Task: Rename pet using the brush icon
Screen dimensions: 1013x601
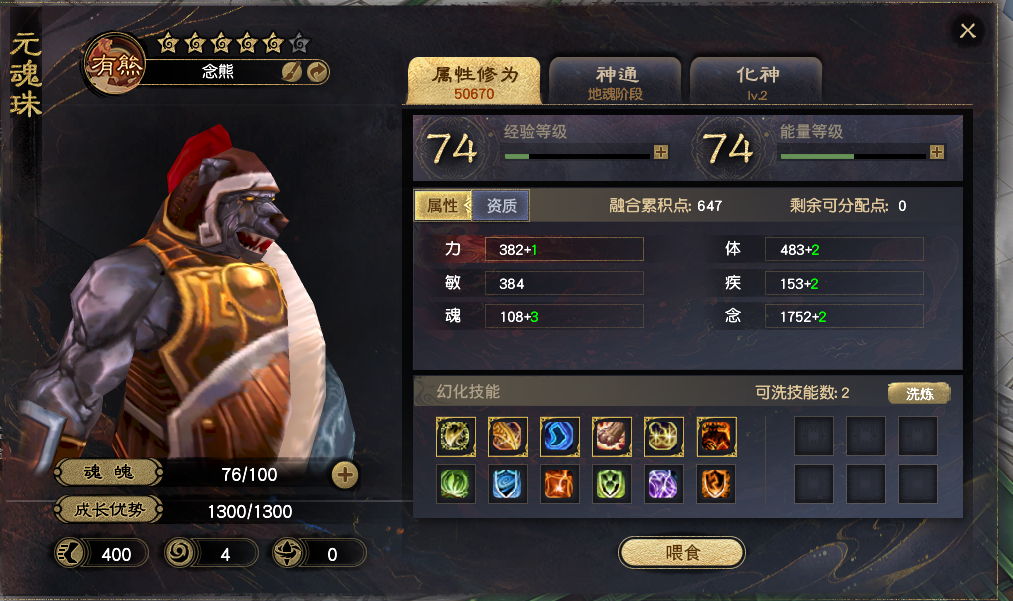Action: coord(292,72)
